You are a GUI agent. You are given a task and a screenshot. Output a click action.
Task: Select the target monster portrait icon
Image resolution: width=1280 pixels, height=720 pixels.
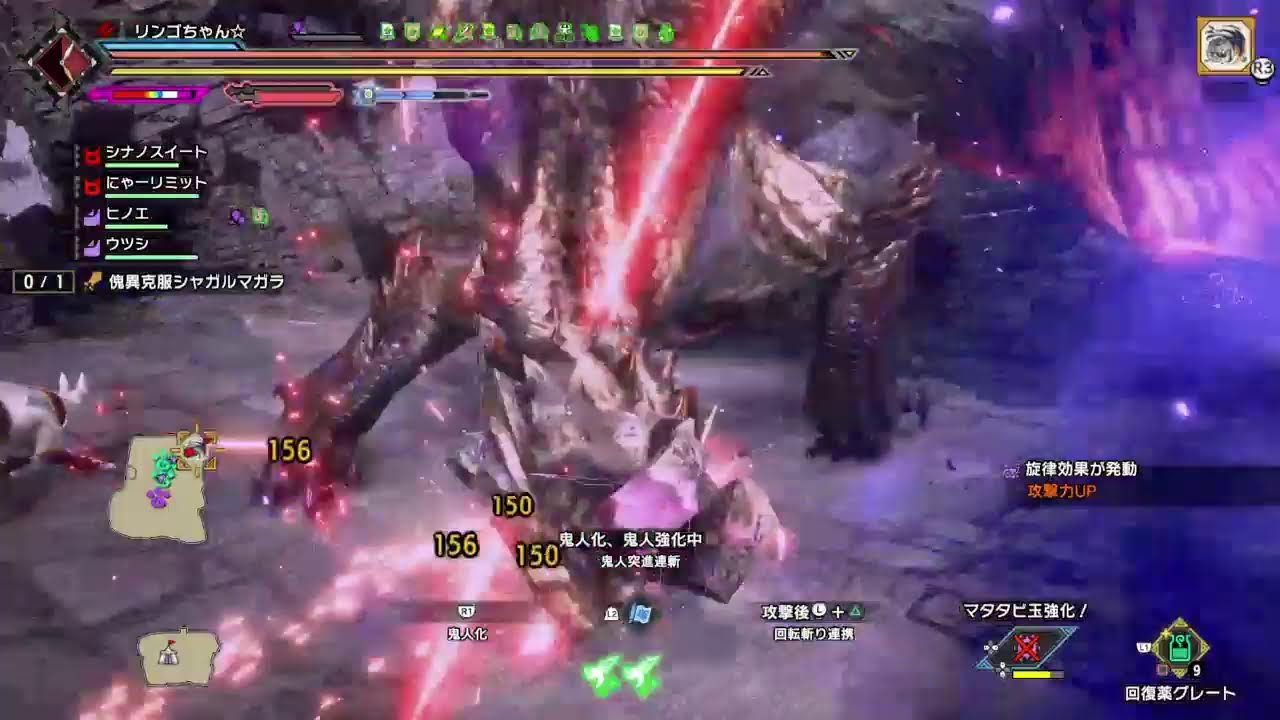click(x=1225, y=45)
